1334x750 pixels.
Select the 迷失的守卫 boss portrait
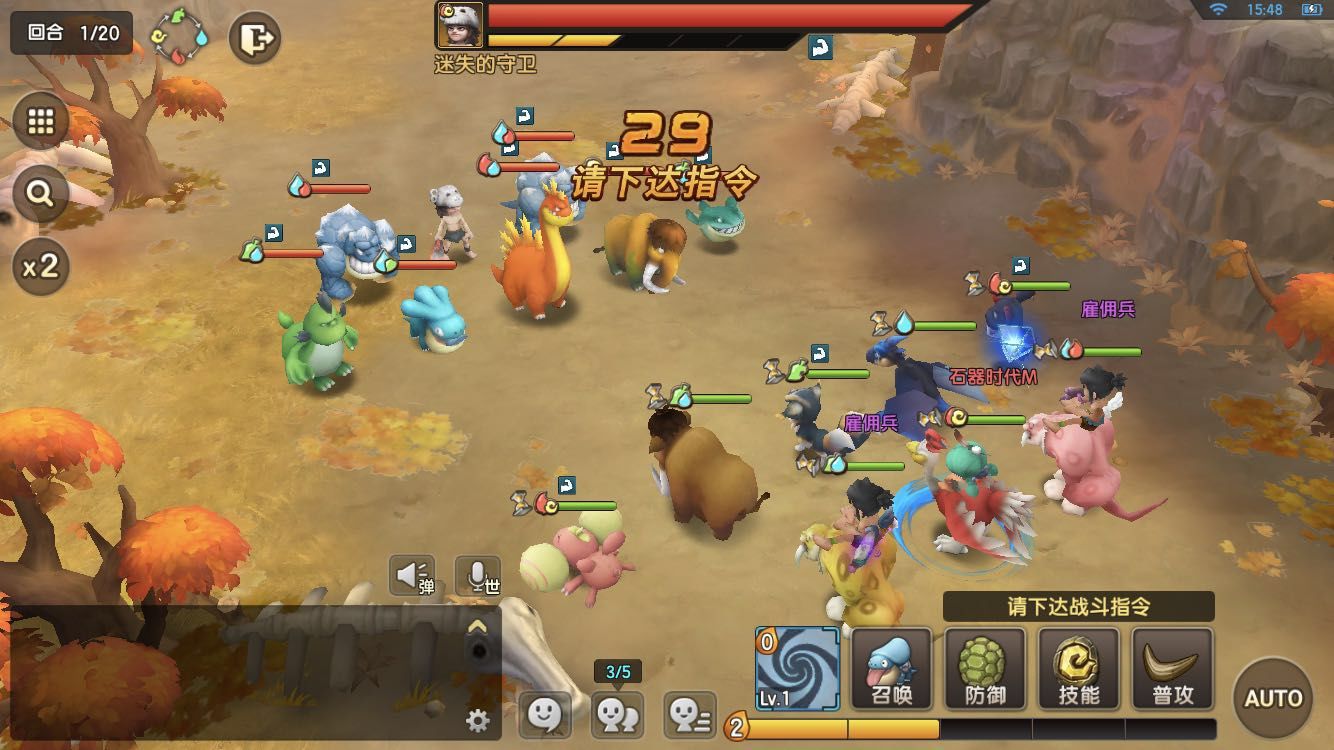coord(460,25)
